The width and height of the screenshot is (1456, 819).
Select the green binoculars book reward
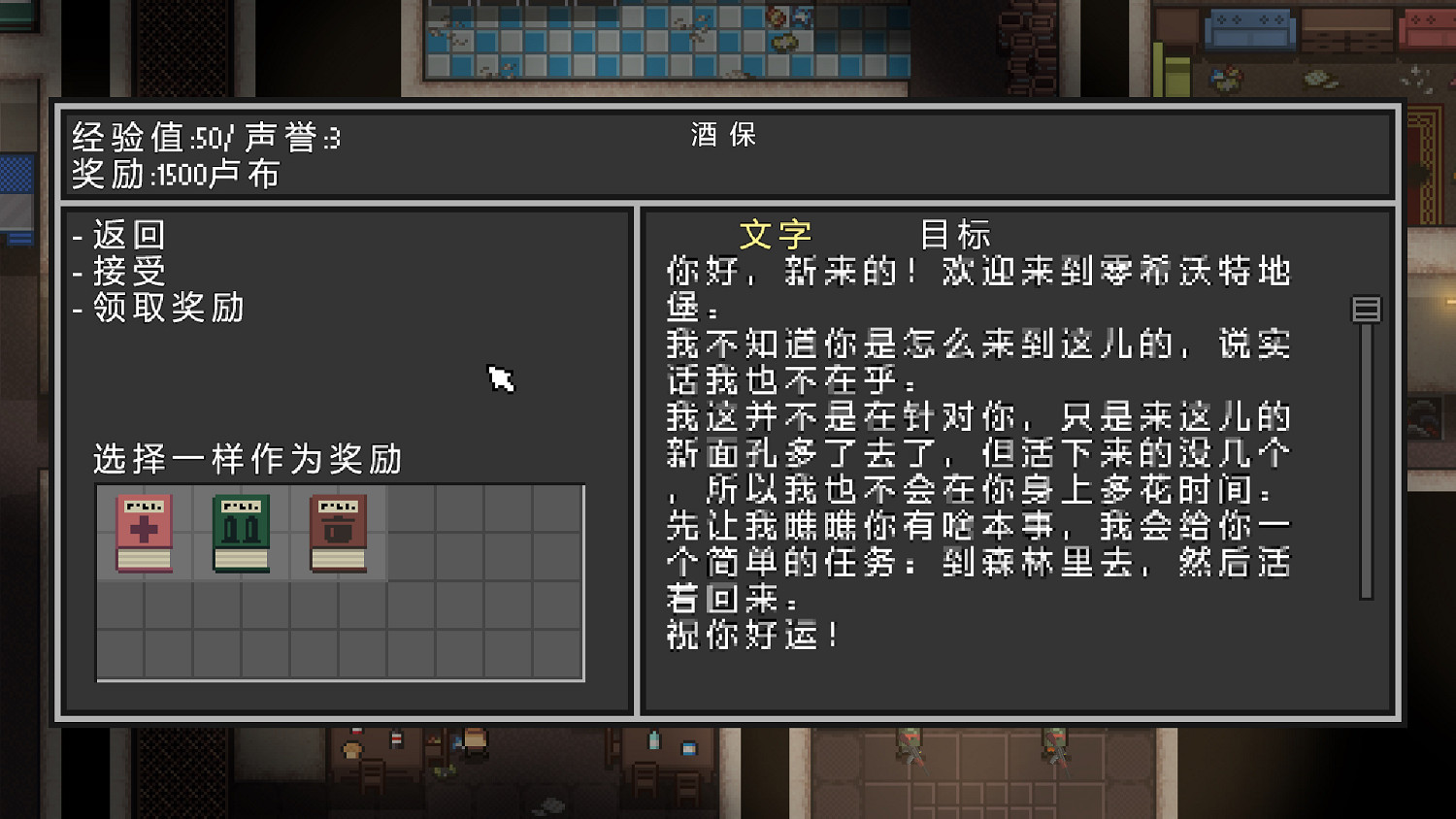coord(238,532)
